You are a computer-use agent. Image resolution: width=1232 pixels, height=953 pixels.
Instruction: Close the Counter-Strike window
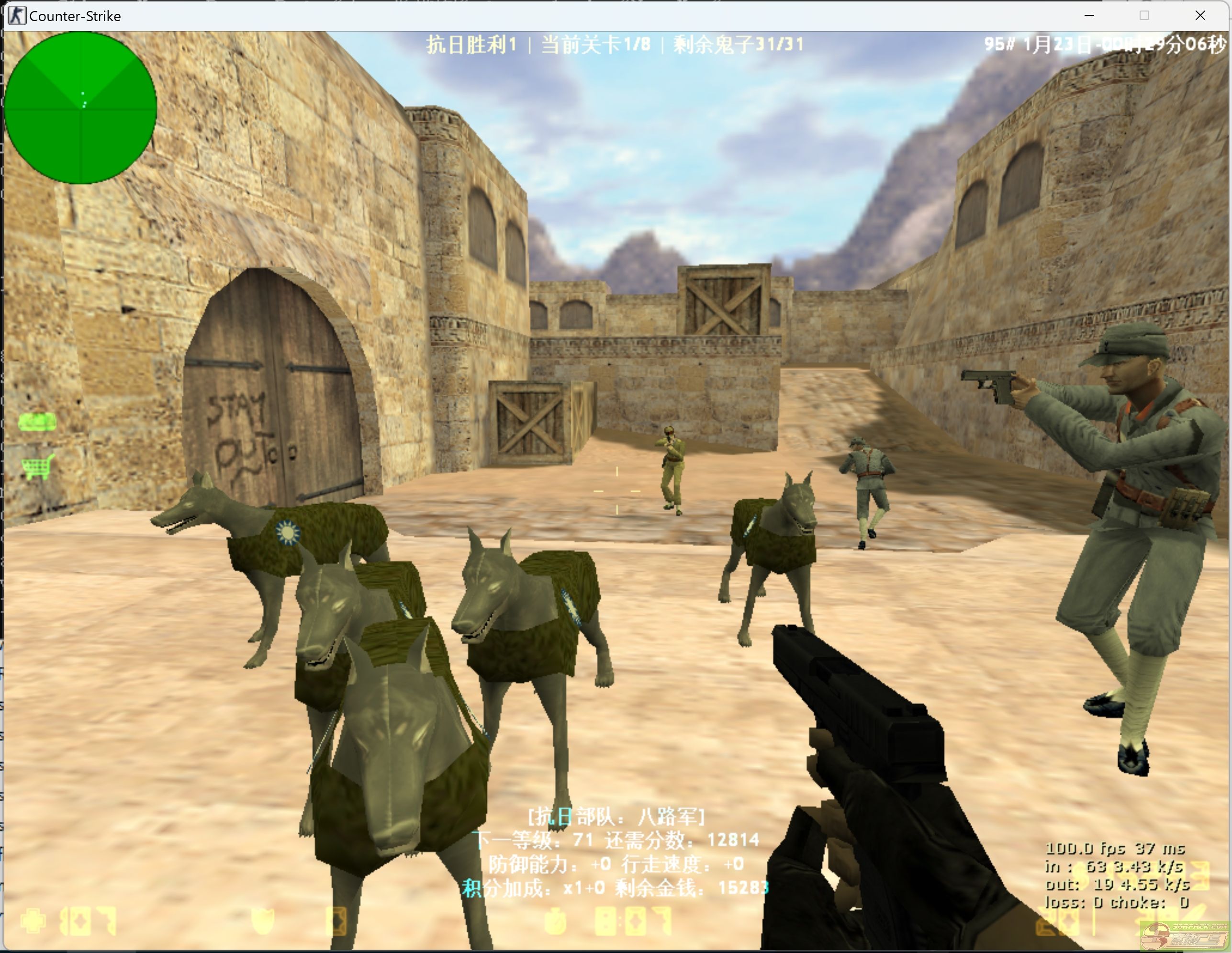coord(1200,16)
